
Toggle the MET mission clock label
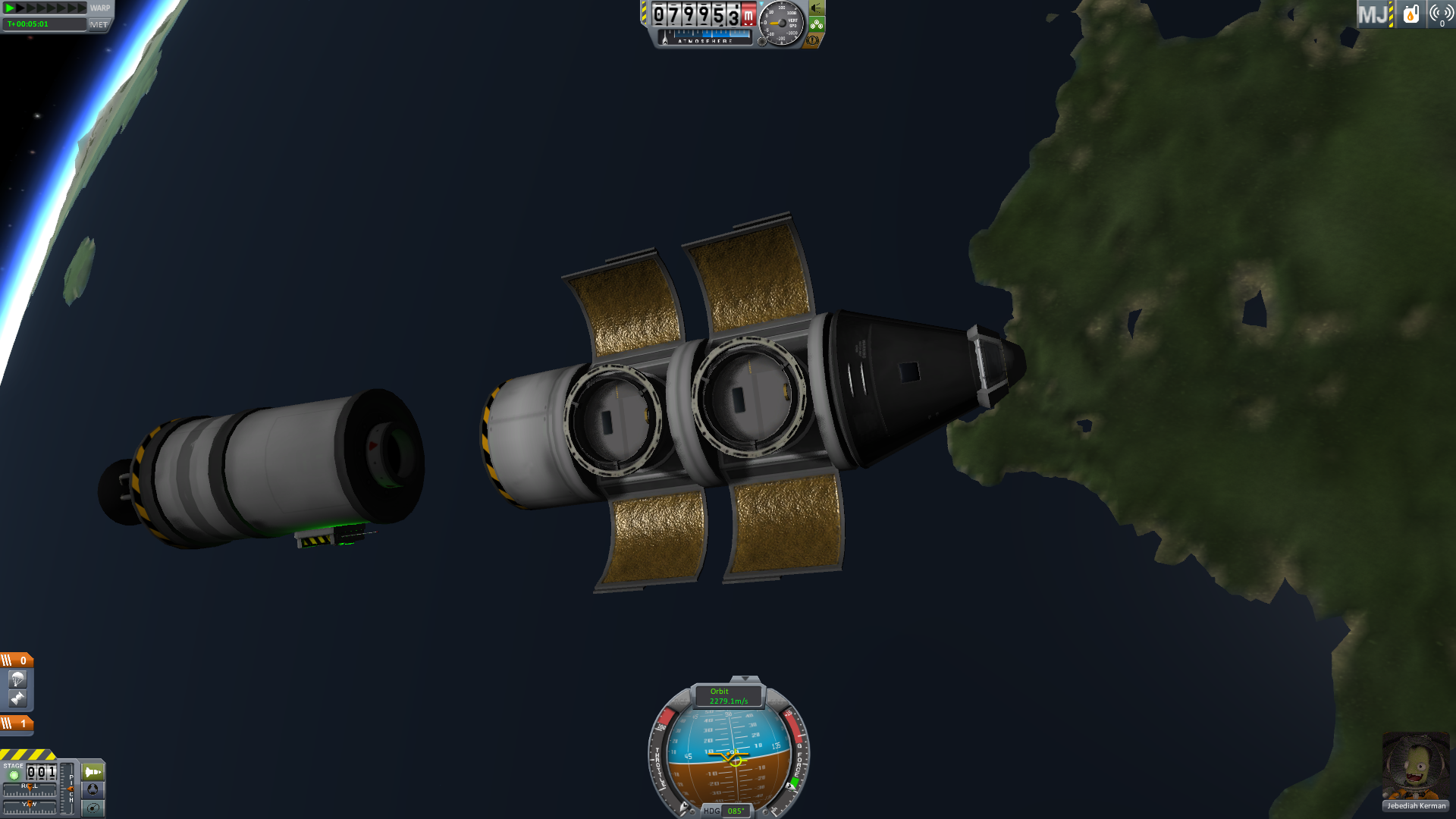[99, 24]
